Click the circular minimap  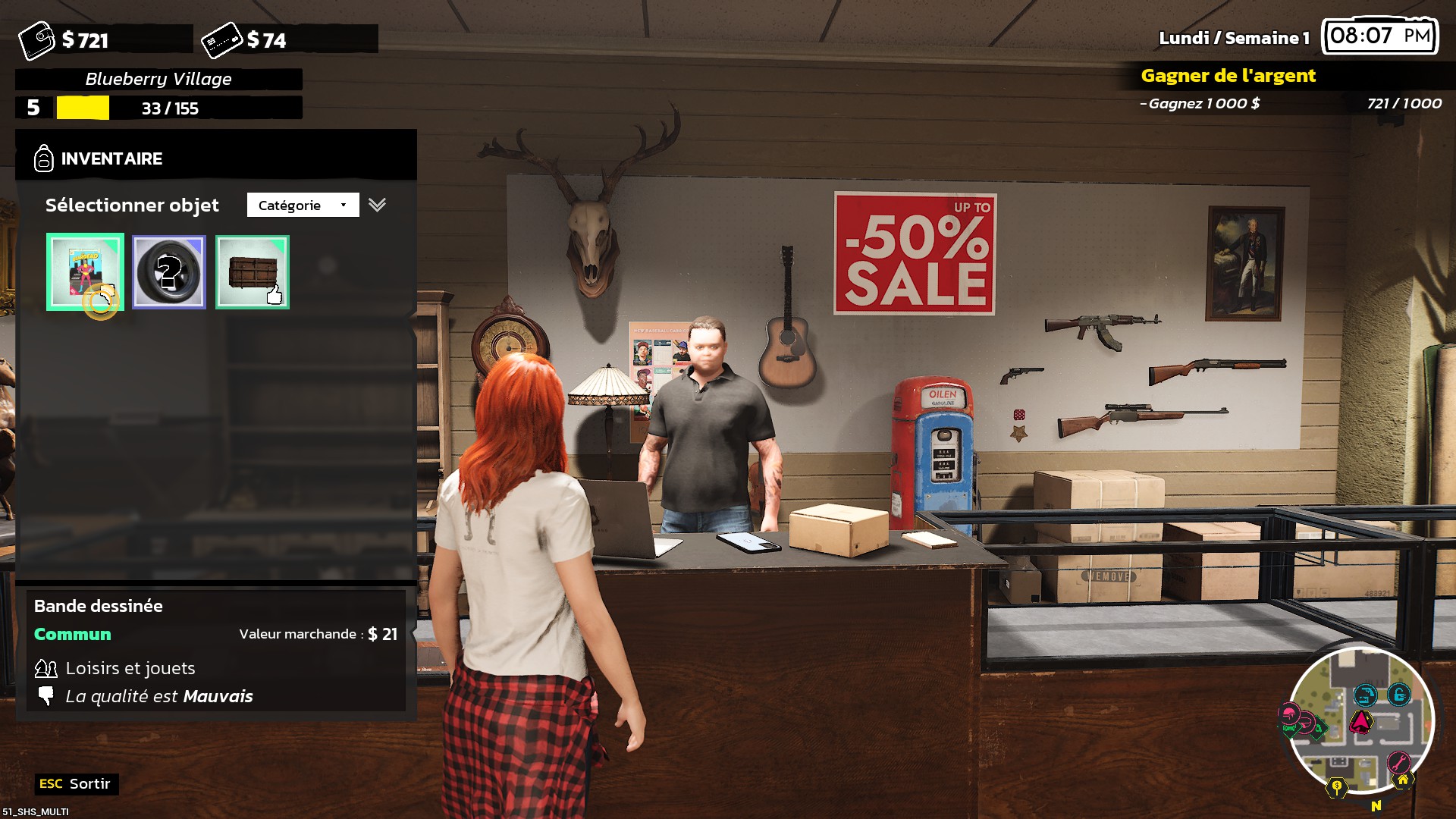(x=1360, y=720)
